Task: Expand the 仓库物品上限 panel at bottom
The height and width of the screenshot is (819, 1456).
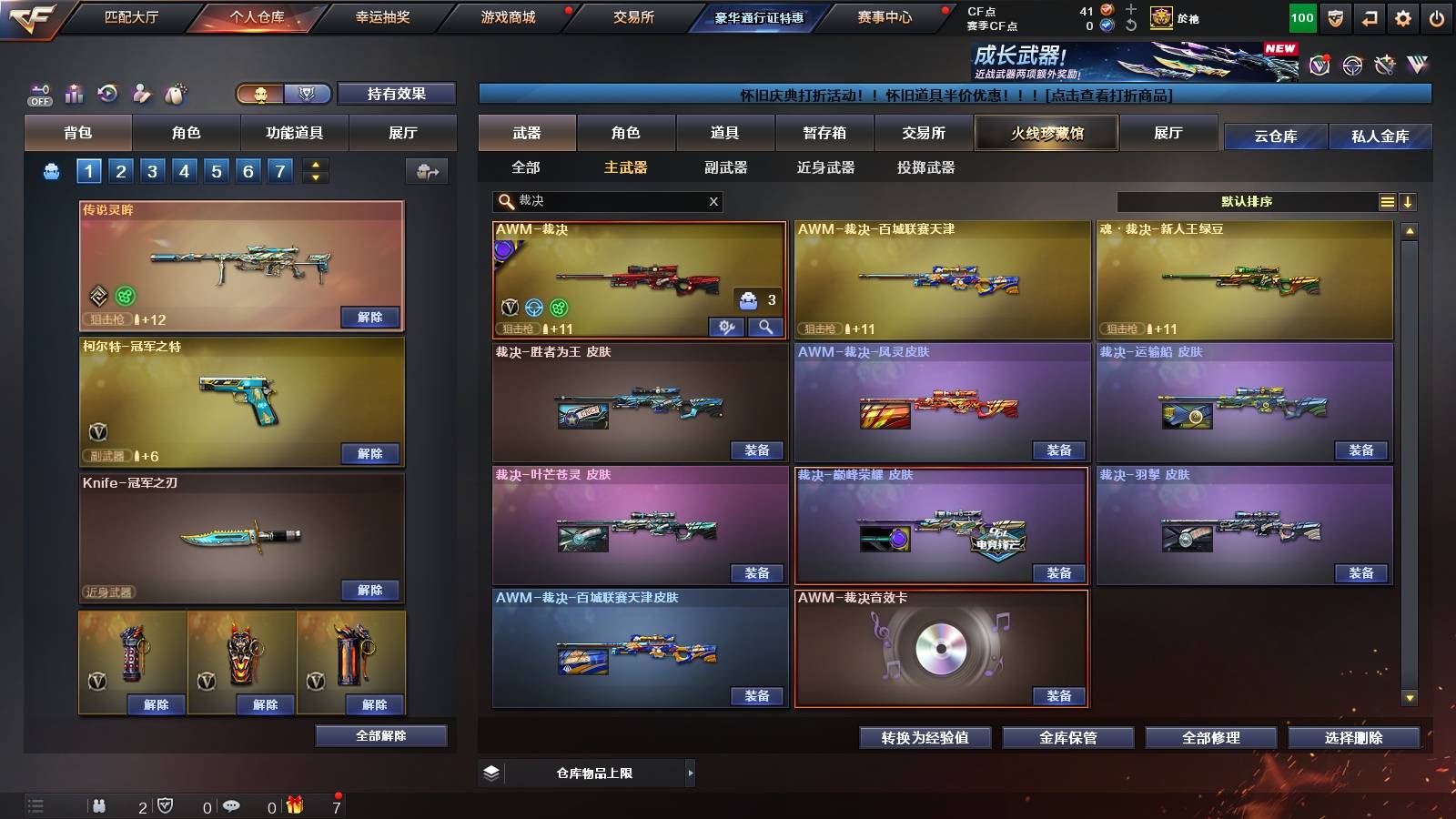Action: [x=693, y=773]
